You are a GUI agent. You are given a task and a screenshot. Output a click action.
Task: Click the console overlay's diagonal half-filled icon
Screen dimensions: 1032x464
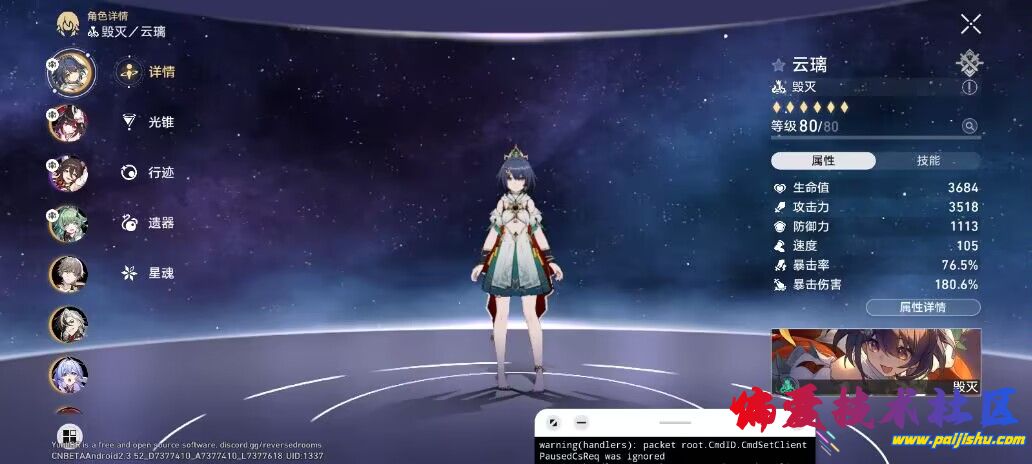(x=553, y=423)
